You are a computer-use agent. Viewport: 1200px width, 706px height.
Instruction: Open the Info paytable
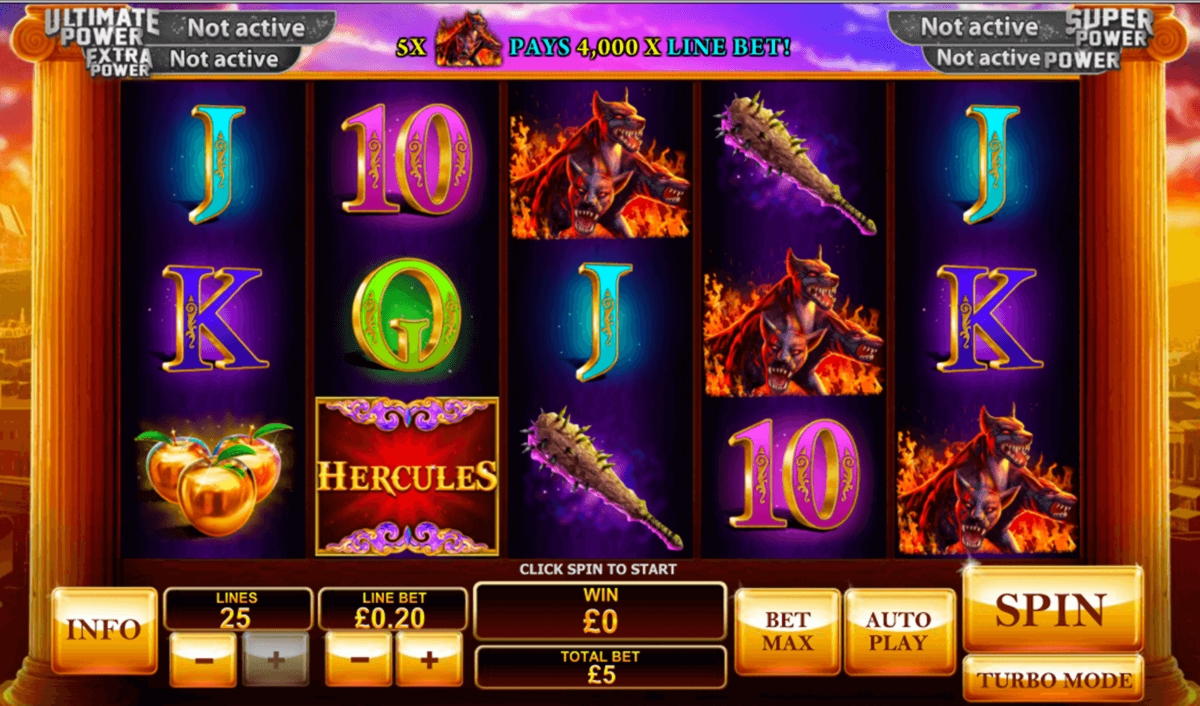coord(104,630)
